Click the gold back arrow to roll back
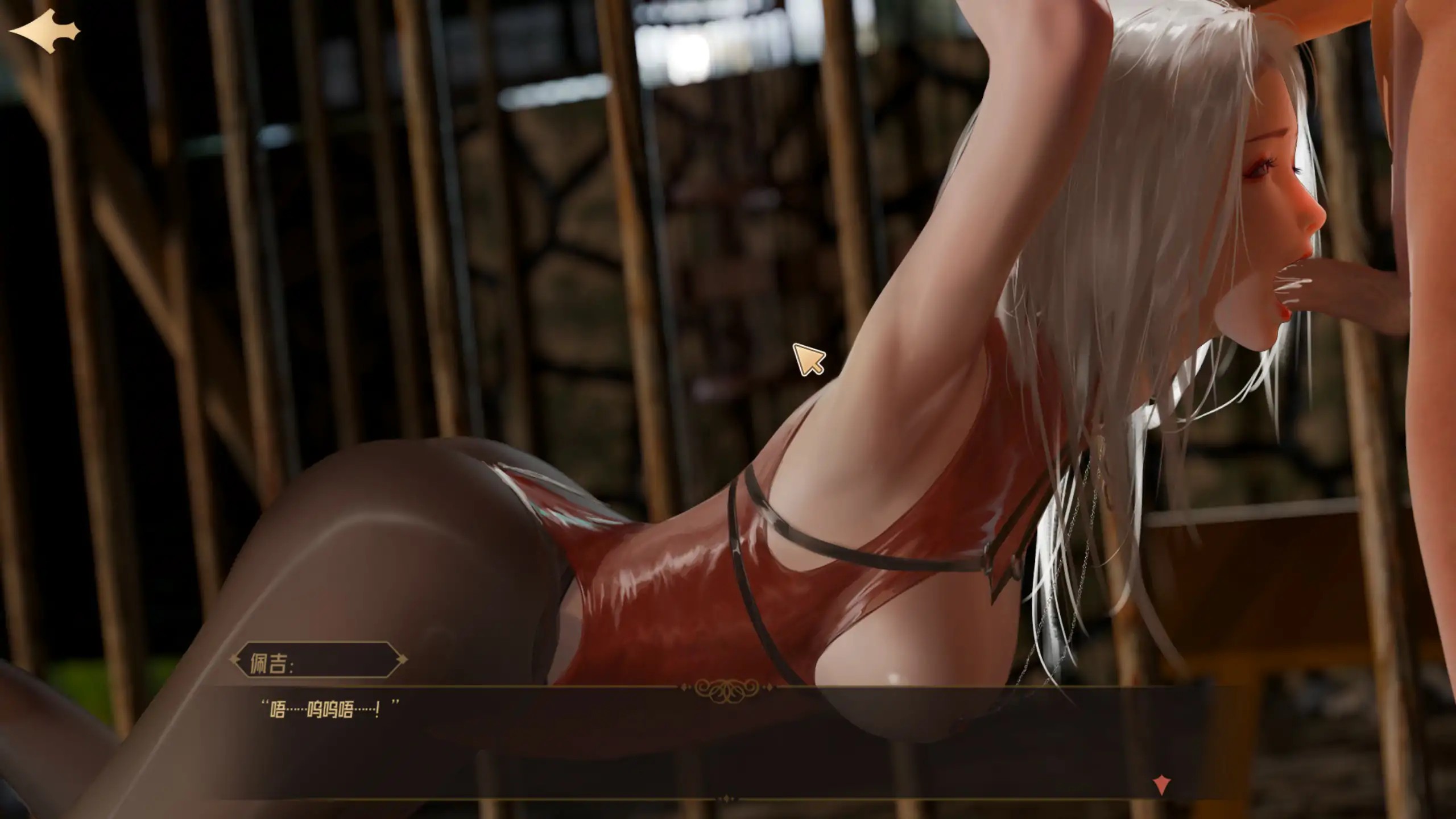The image size is (1456, 819). 48,31
